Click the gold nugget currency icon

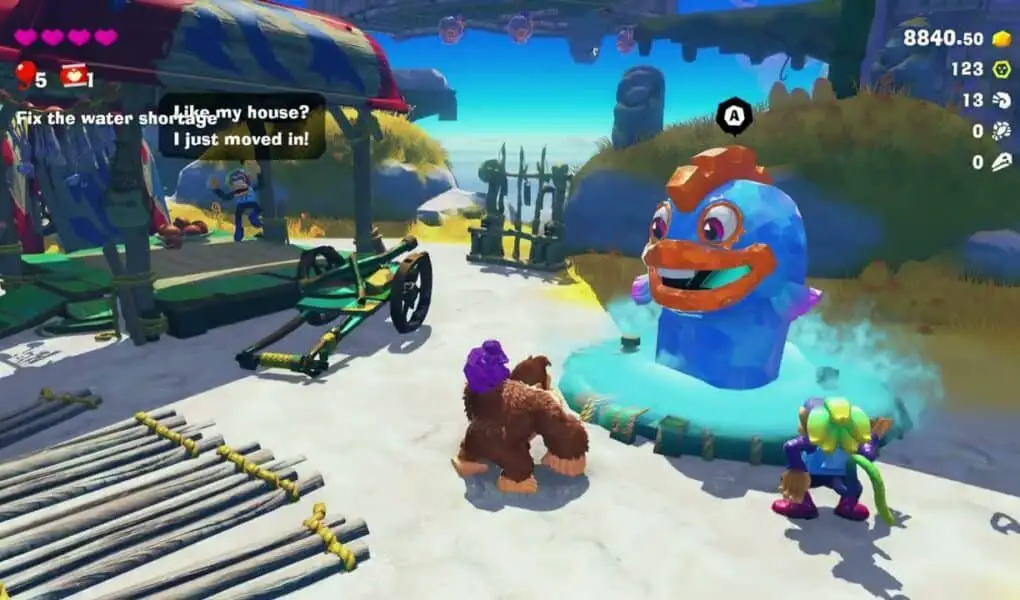(1001, 38)
